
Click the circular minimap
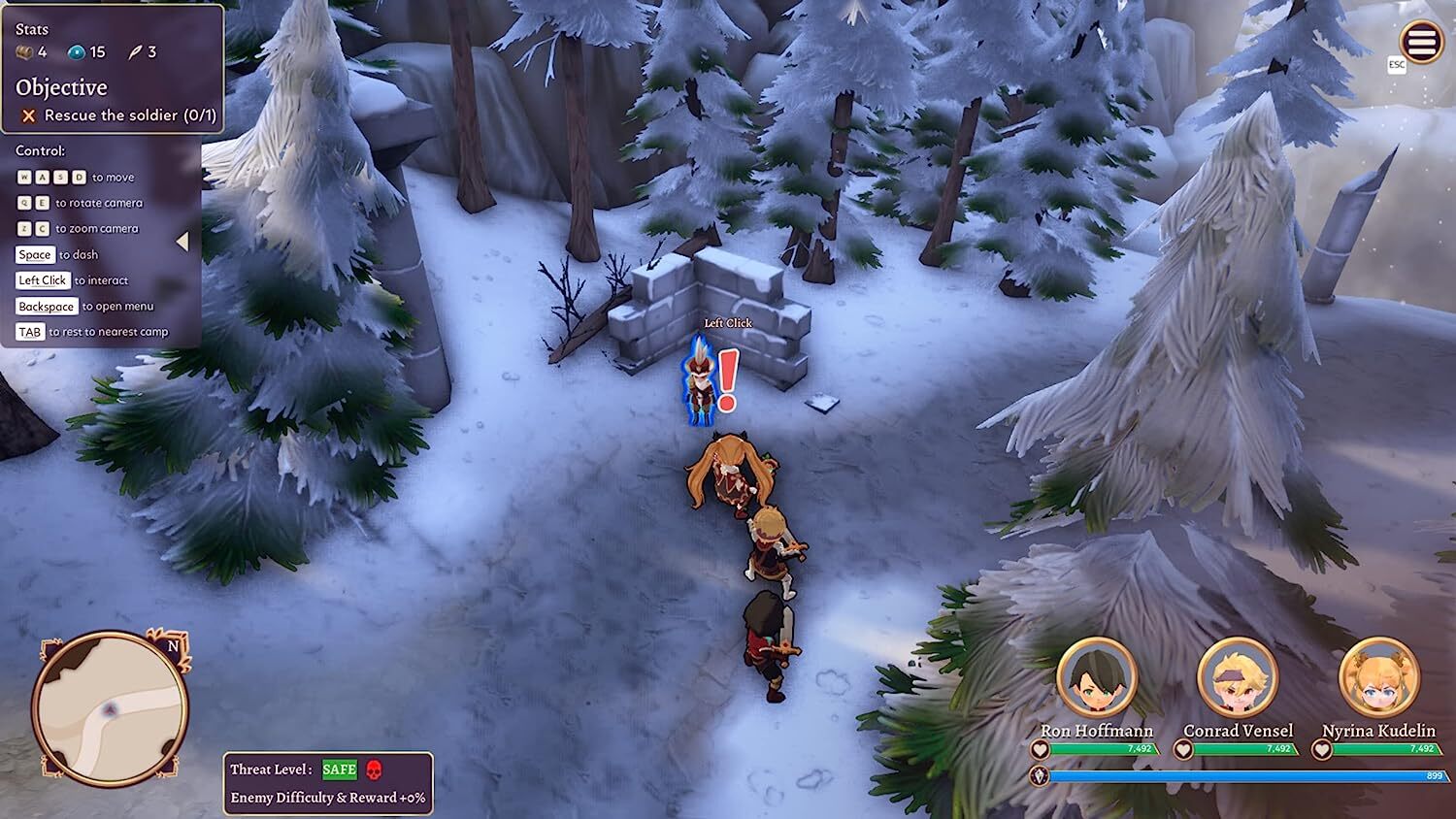110,708
